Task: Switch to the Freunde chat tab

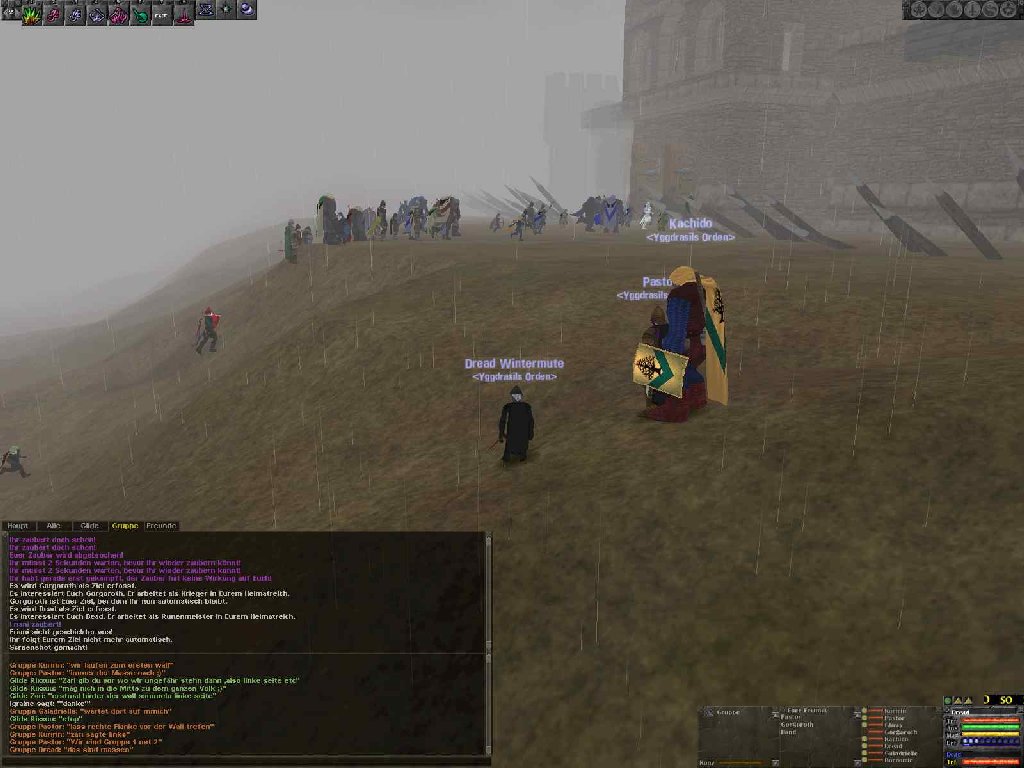Action: click(161, 525)
